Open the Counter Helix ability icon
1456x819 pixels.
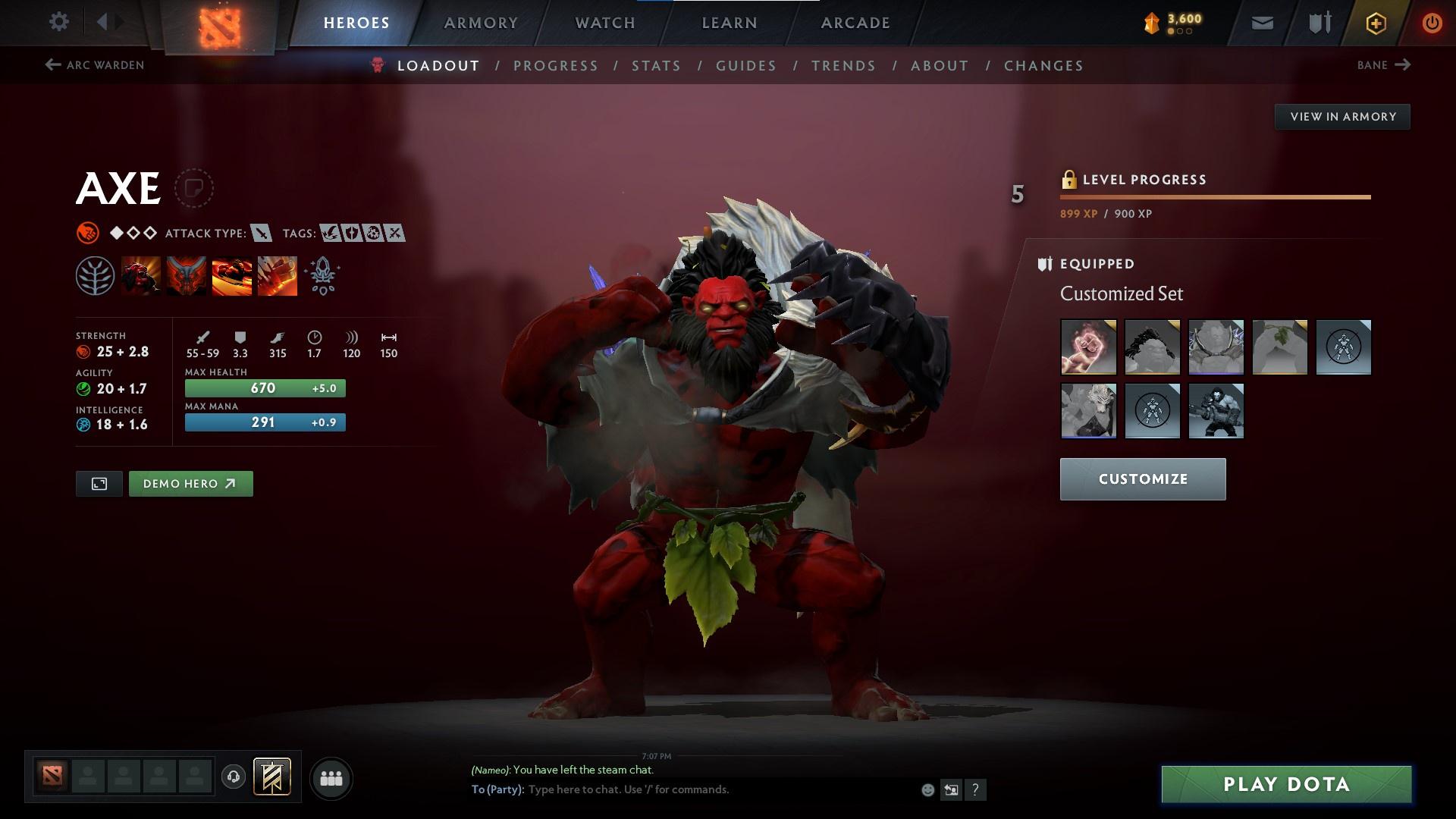pos(232,275)
